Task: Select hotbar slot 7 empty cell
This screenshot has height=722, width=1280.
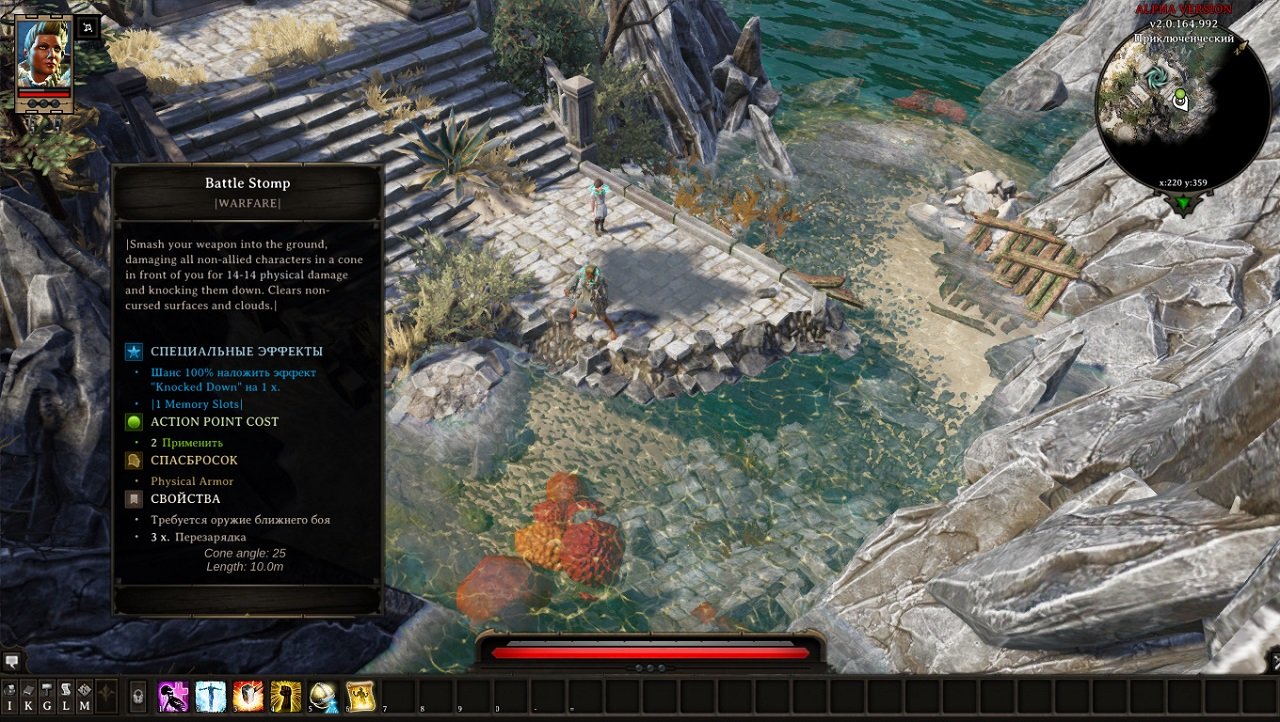Action: point(397,694)
